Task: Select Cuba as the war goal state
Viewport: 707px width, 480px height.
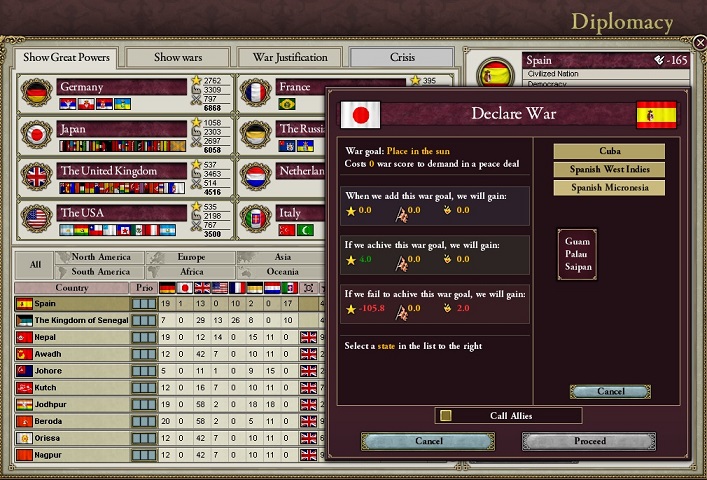Action: click(x=609, y=151)
